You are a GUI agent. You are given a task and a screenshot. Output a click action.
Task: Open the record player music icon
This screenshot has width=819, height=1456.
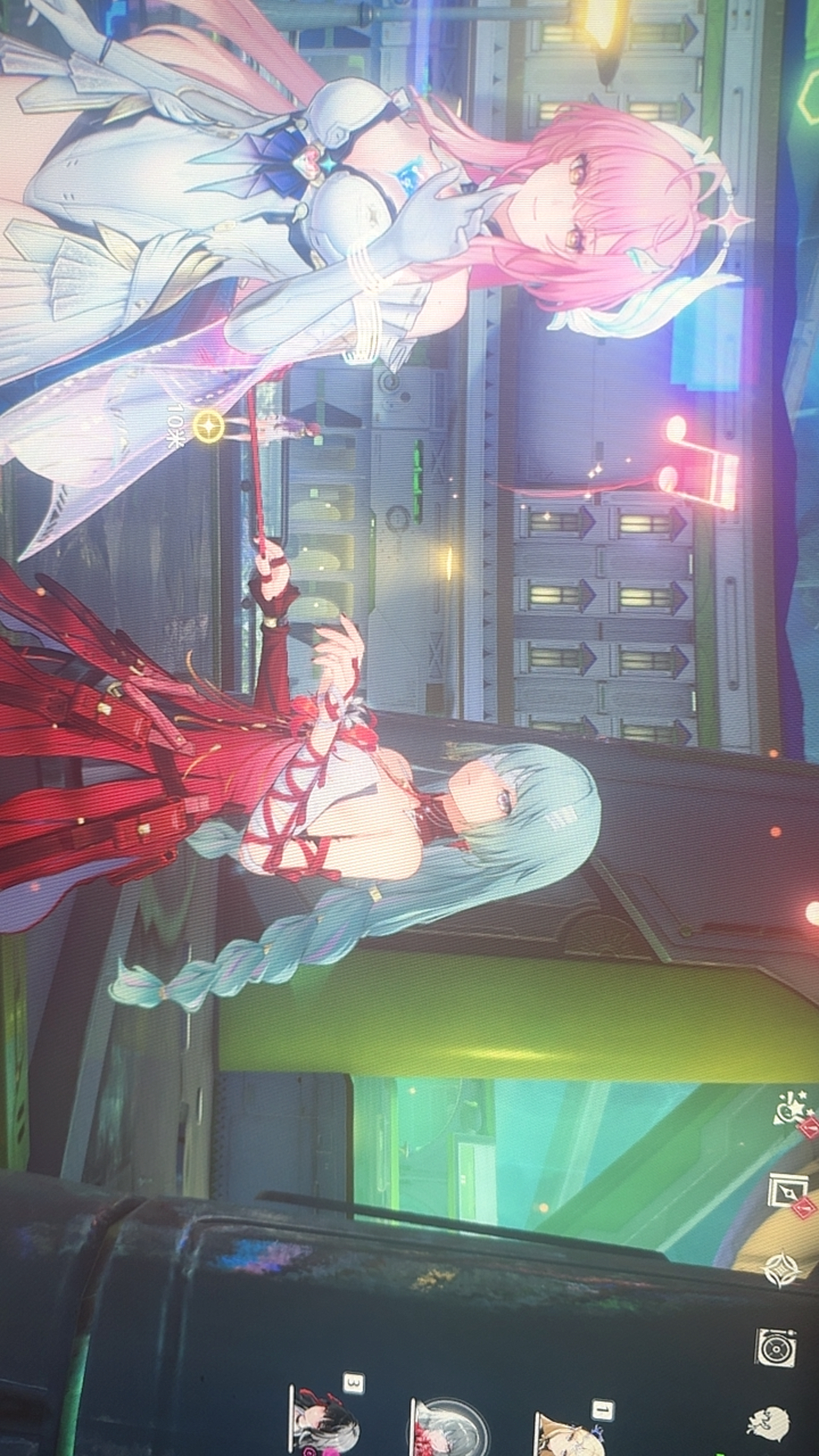(775, 1349)
